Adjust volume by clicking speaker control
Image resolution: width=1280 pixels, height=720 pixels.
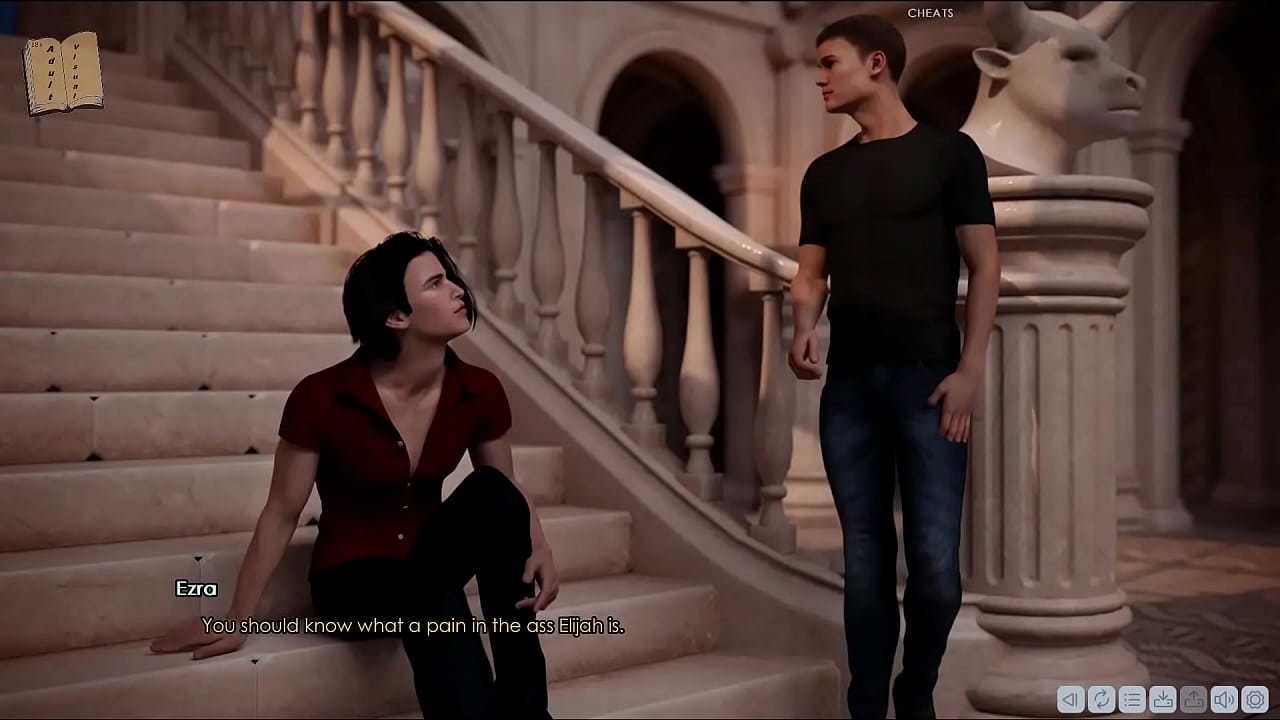(x=1224, y=700)
